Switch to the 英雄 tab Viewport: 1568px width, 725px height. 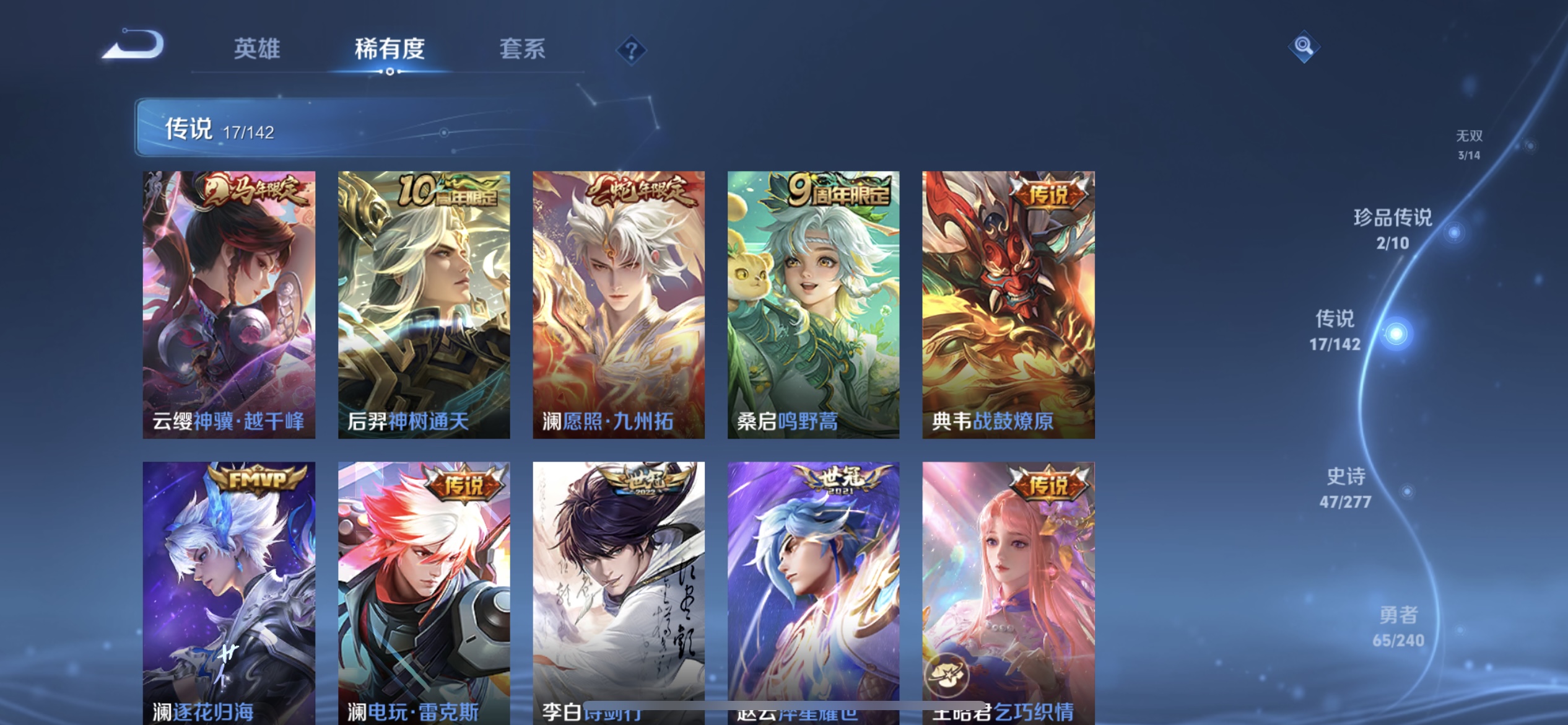[258, 50]
